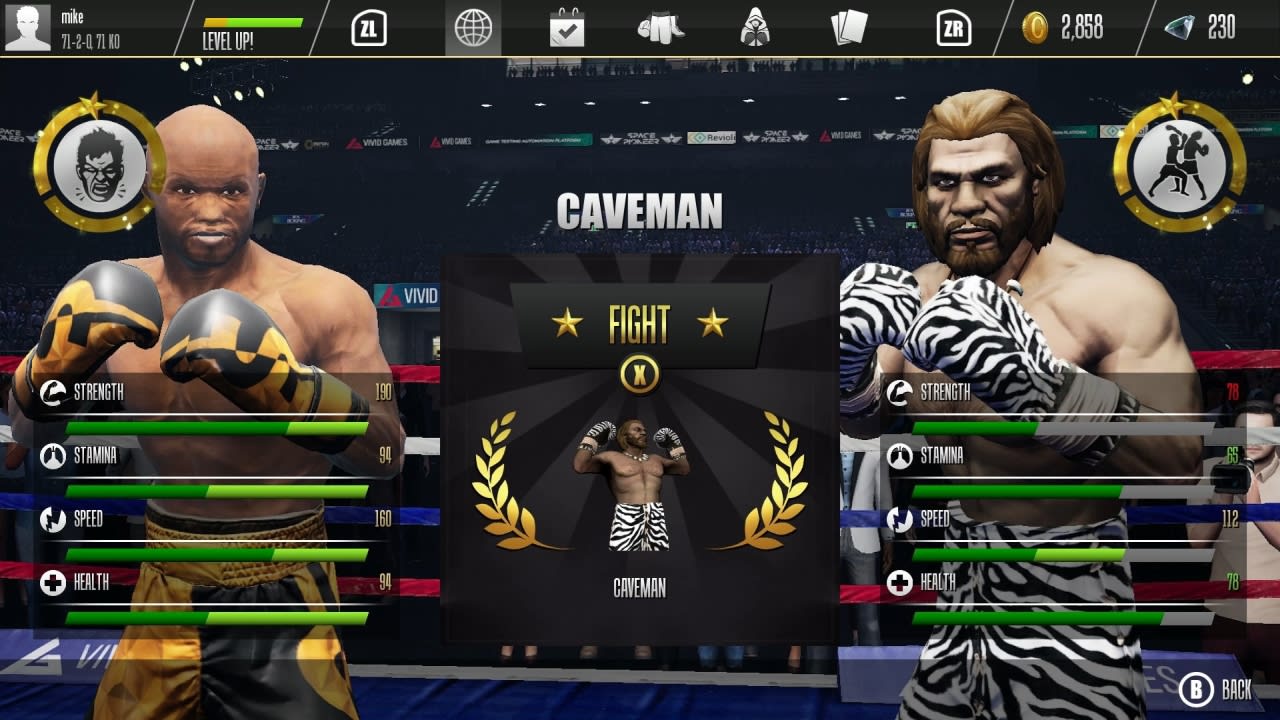Viewport: 1280px width, 720px height.
Task: Click the gold coins counter icon
Action: click(1037, 28)
